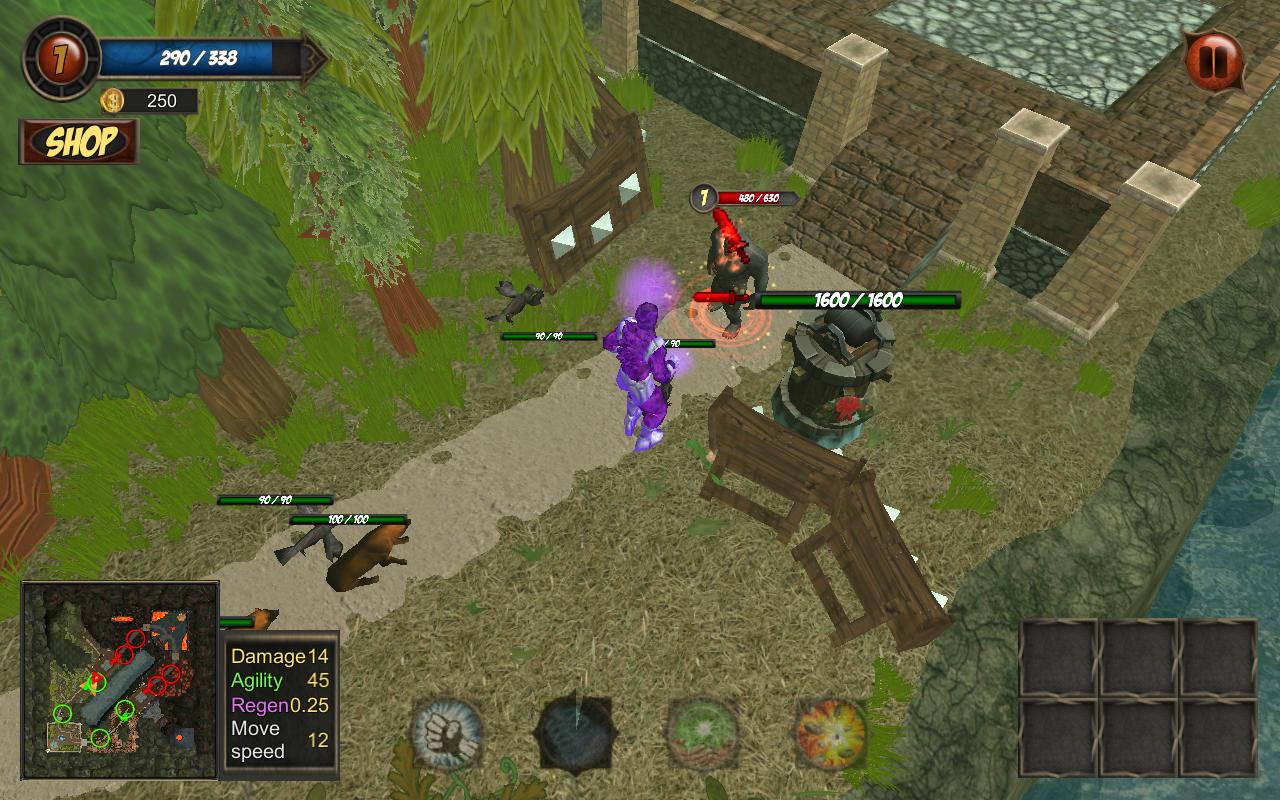The height and width of the screenshot is (800, 1280).
Task: Select the hero level badge
Action: pos(61,58)
